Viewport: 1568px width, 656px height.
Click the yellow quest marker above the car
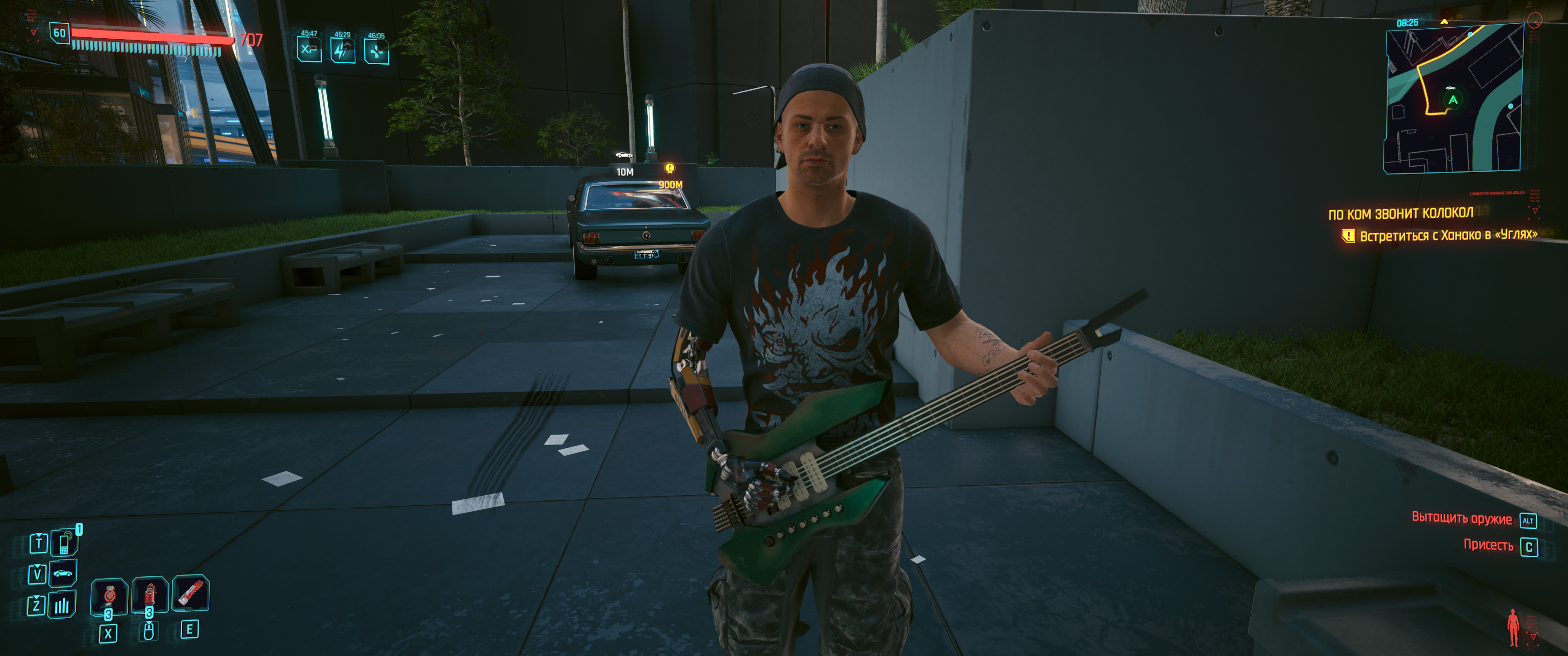(x=670, y=168)
